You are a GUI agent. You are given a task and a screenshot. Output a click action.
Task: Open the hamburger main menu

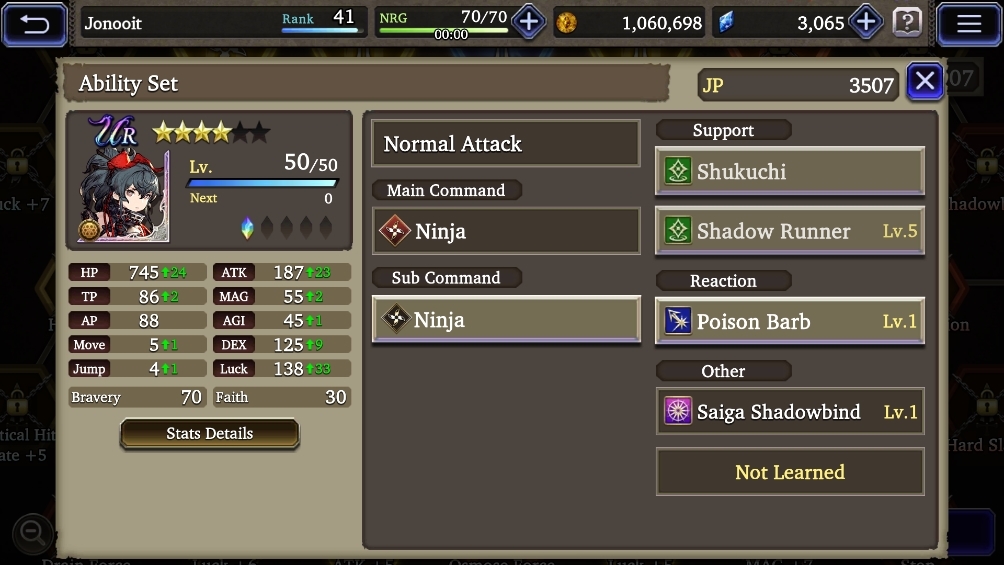[968, 23]
